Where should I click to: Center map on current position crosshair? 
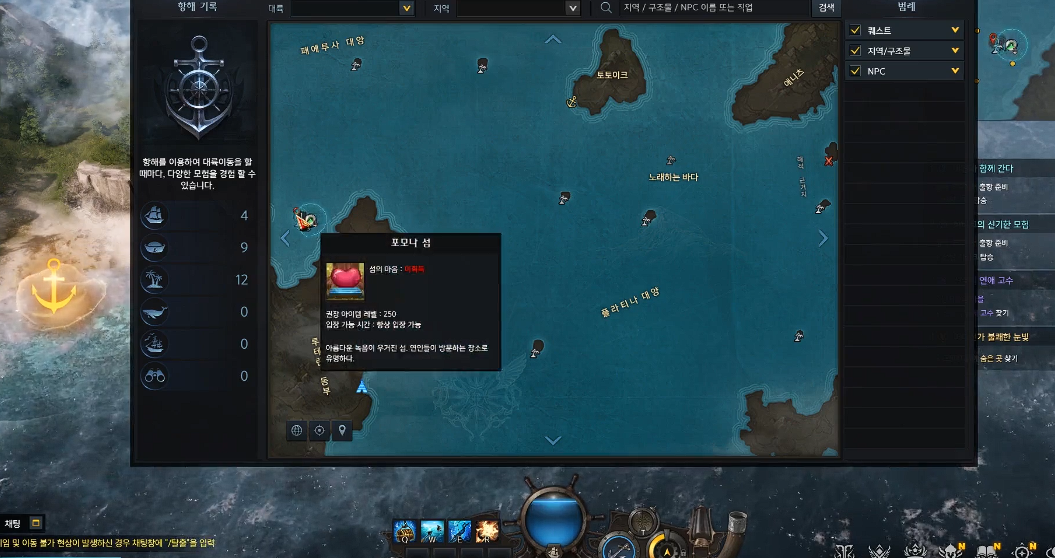click(x=320, y=430)
